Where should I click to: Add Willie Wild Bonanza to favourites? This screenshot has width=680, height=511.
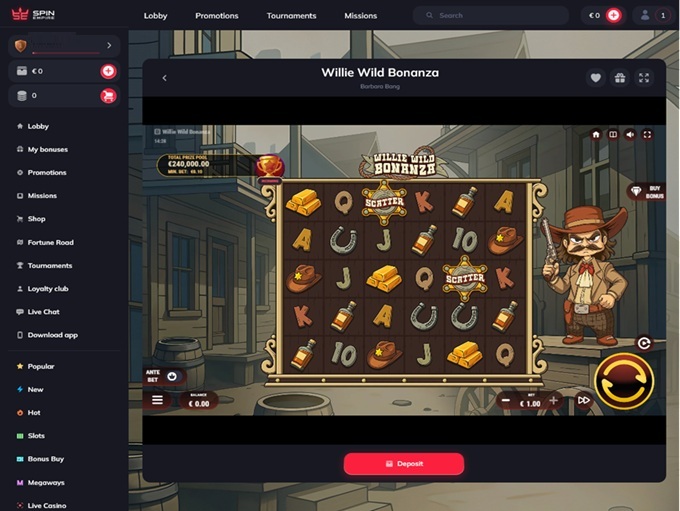click(595, 78)
